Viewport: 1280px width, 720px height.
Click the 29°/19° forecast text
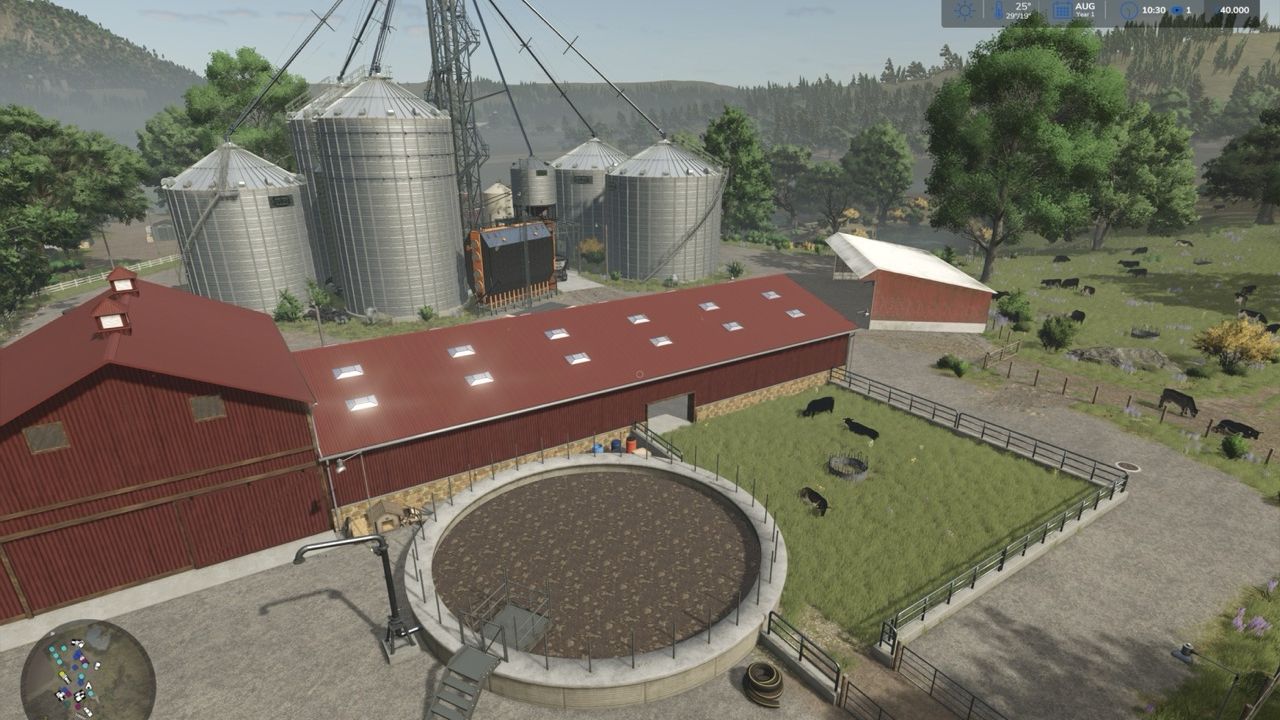[1020, 14]
